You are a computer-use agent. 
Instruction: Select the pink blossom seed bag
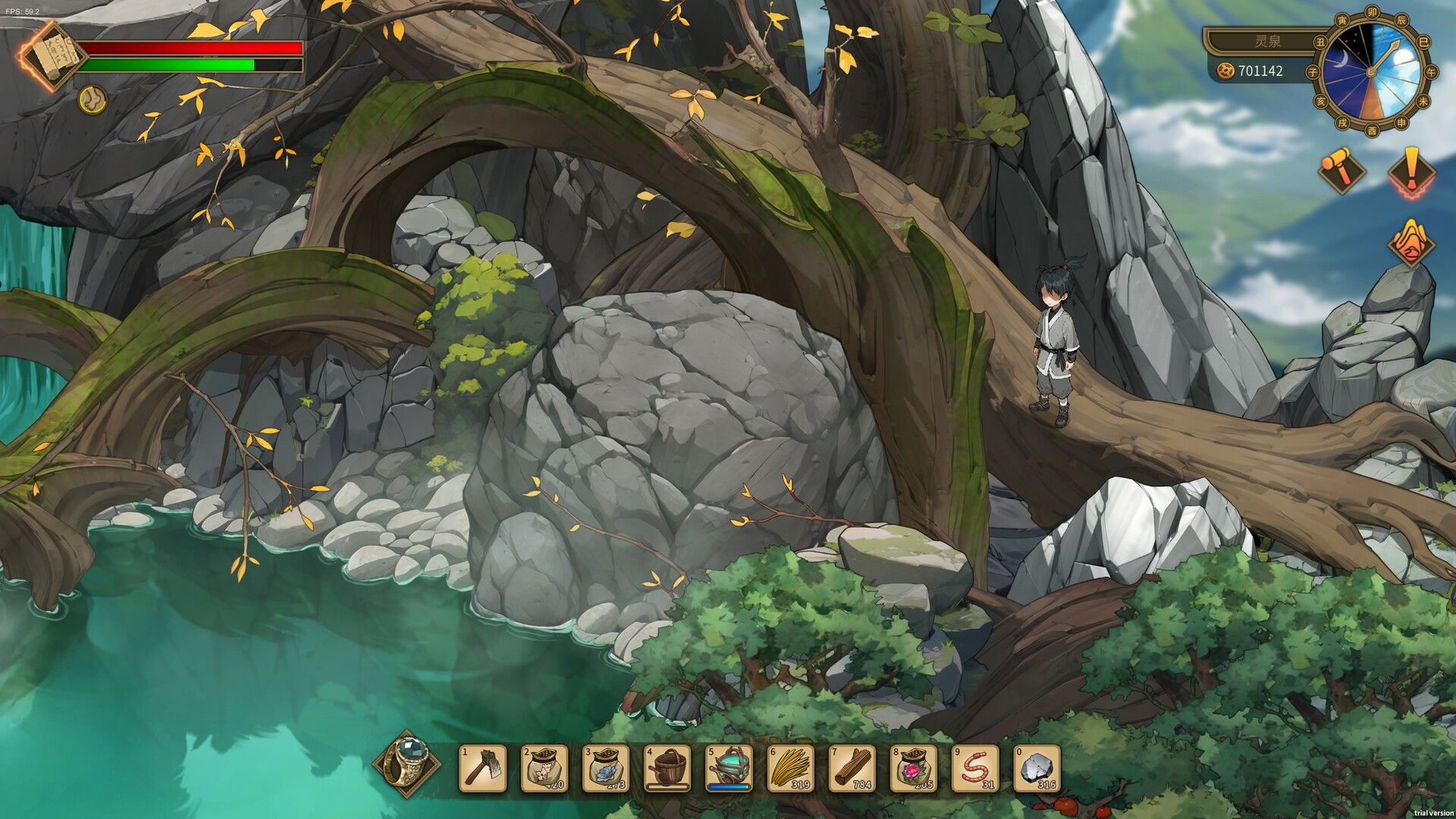point(544,768)
